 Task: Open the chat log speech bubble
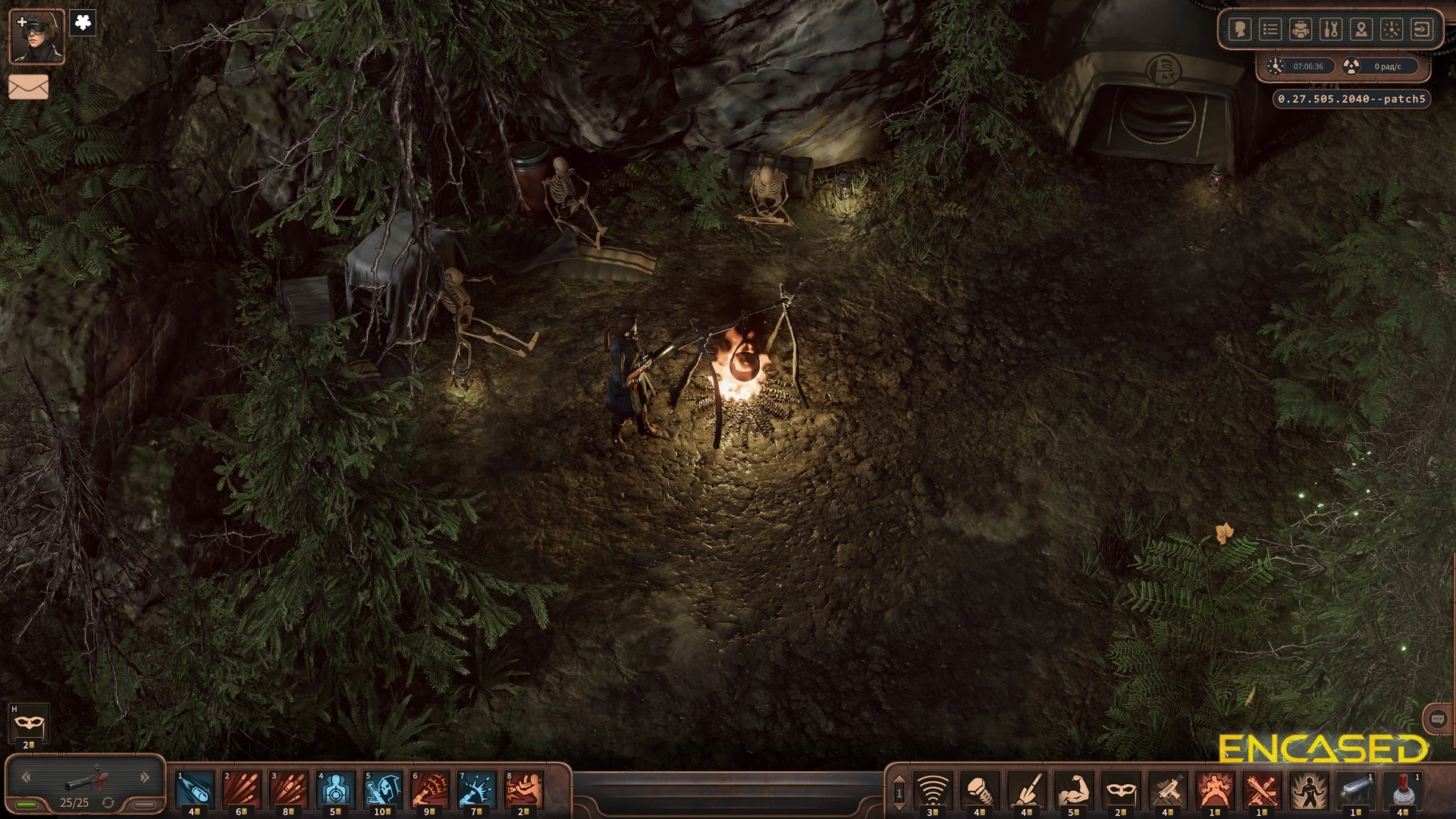(x=1438, y=719)
